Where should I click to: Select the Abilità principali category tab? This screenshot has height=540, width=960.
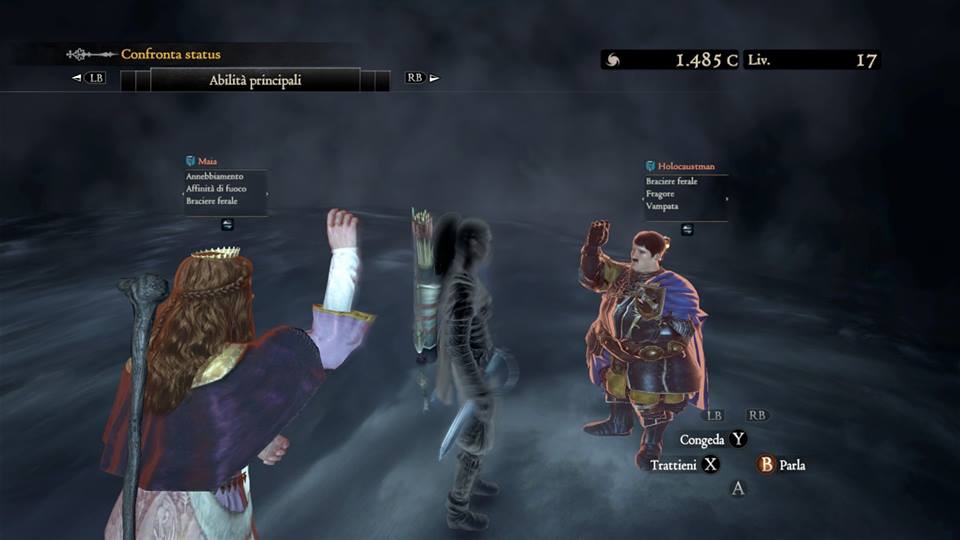[255, 80]
